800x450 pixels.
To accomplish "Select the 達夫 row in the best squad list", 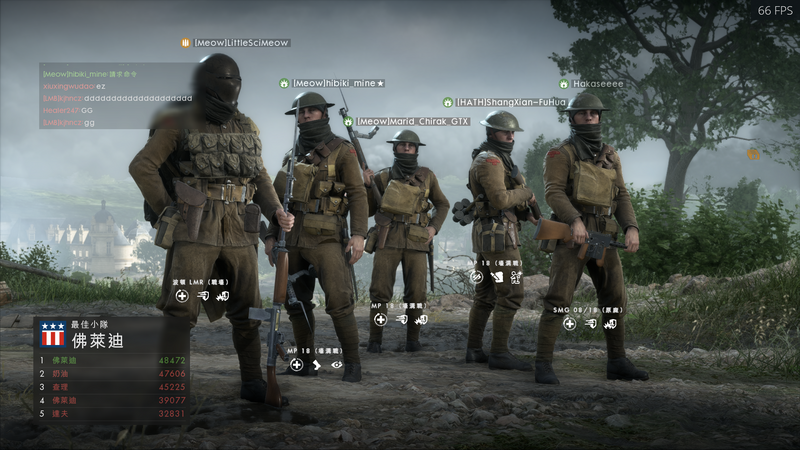I will 112,412.
